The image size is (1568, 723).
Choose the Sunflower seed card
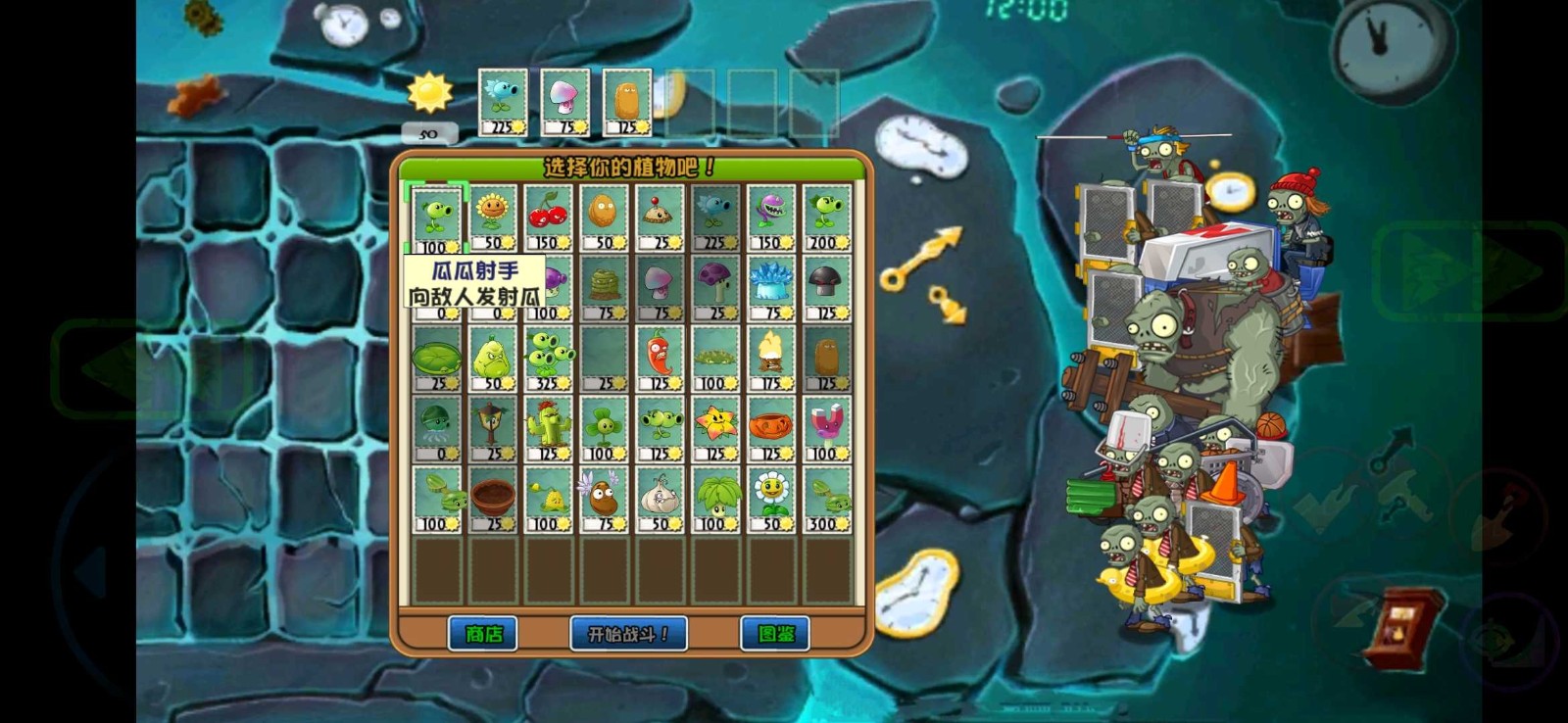493,217
